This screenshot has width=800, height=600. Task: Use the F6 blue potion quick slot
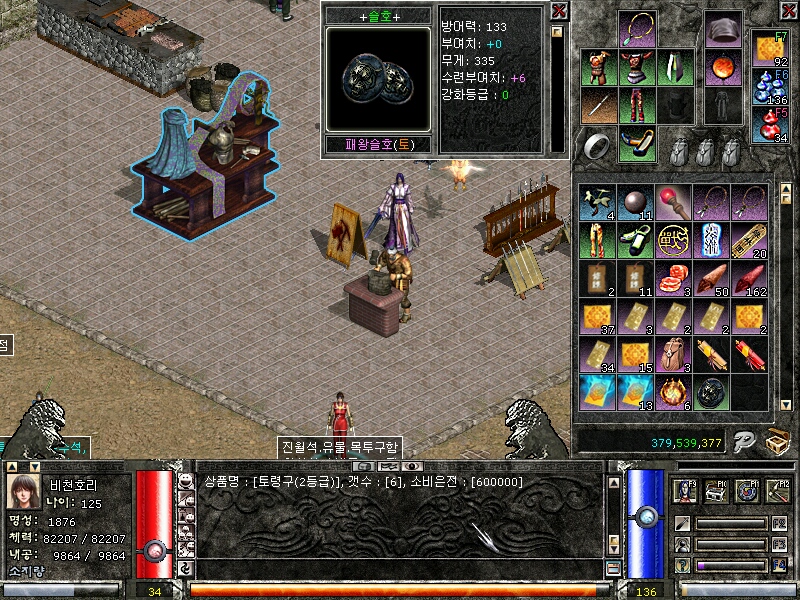[769, 86]
